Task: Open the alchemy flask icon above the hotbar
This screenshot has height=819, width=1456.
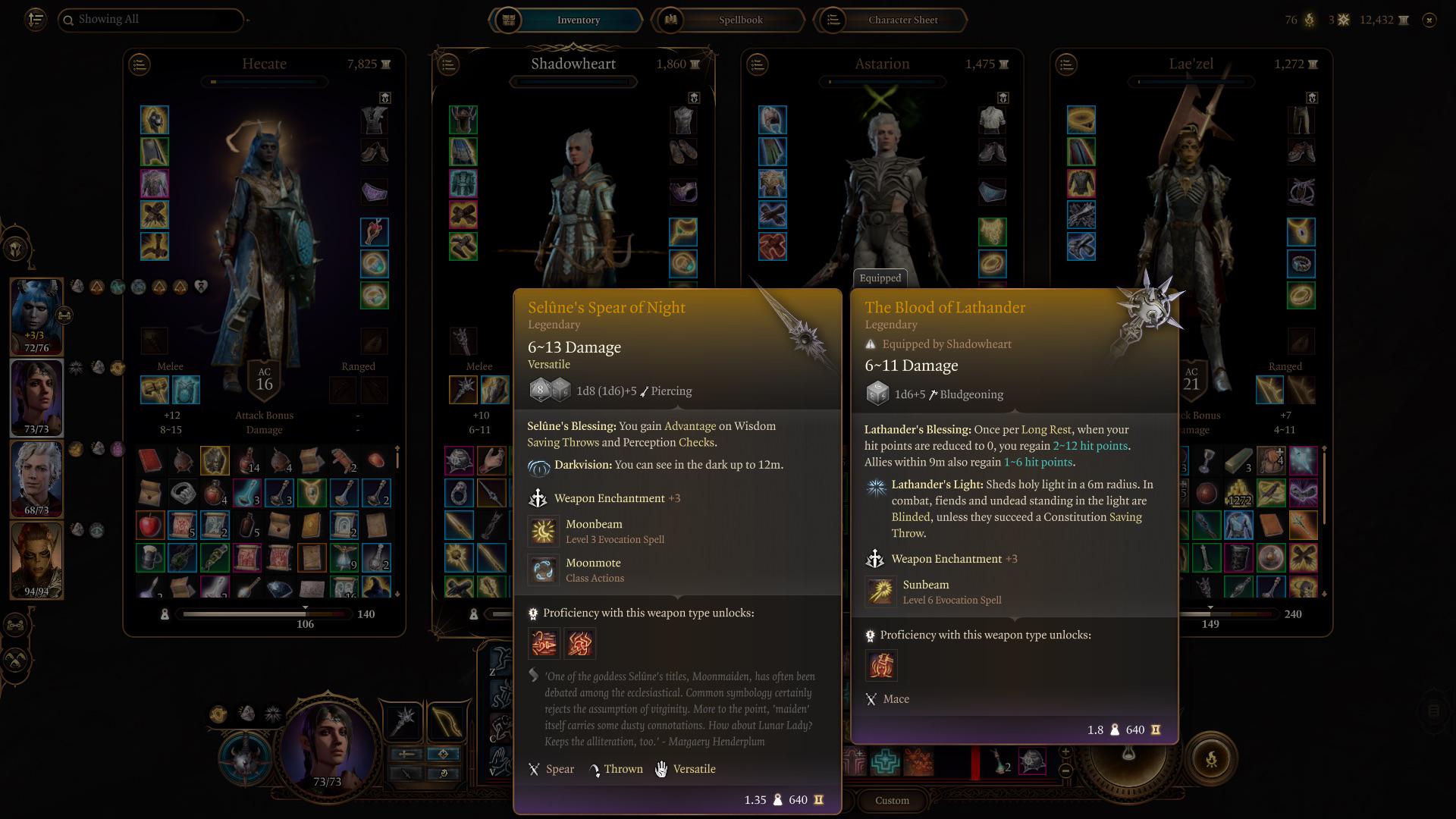Action: tap(1129, 754)
